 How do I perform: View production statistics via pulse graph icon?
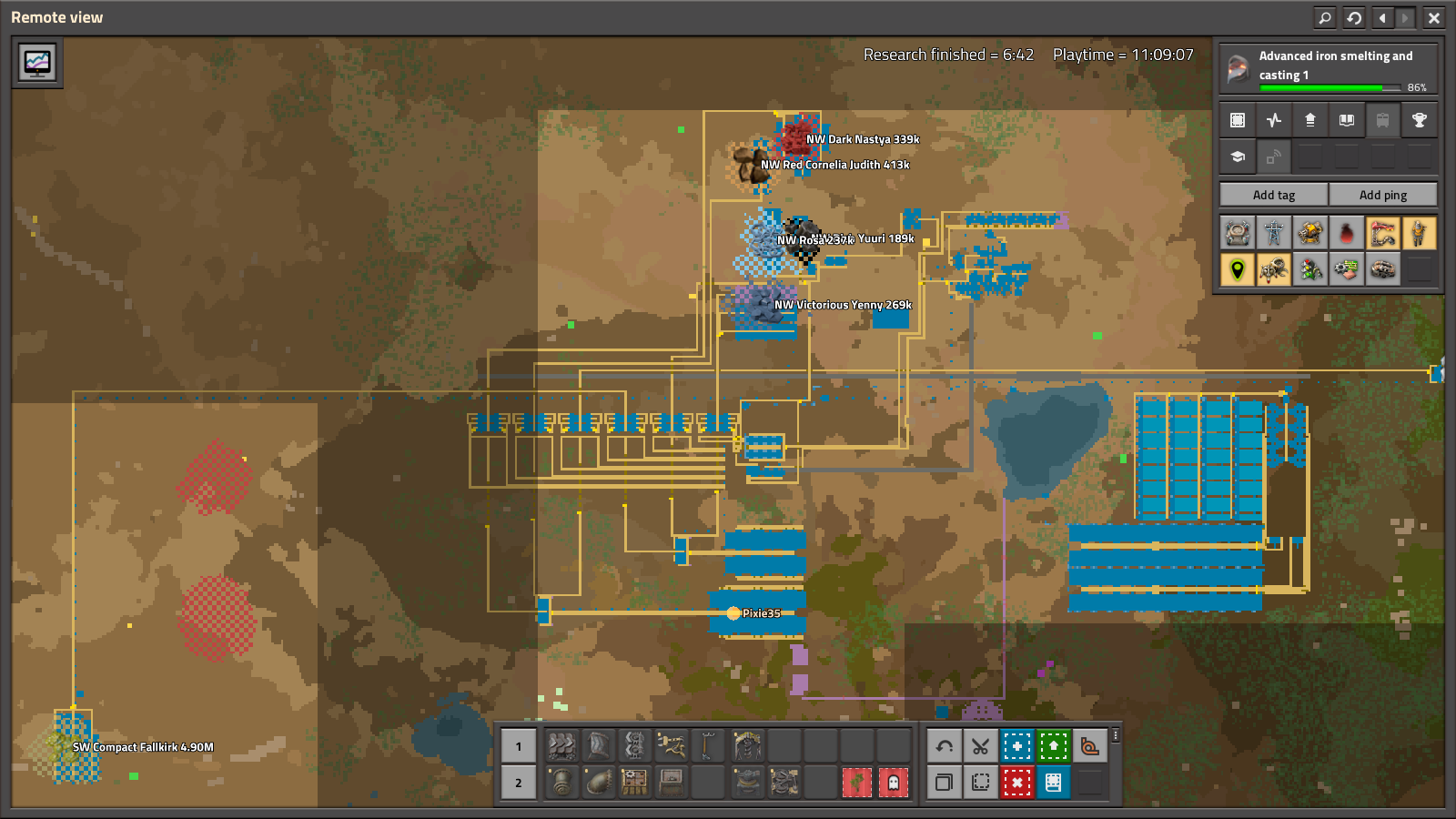1274,119
